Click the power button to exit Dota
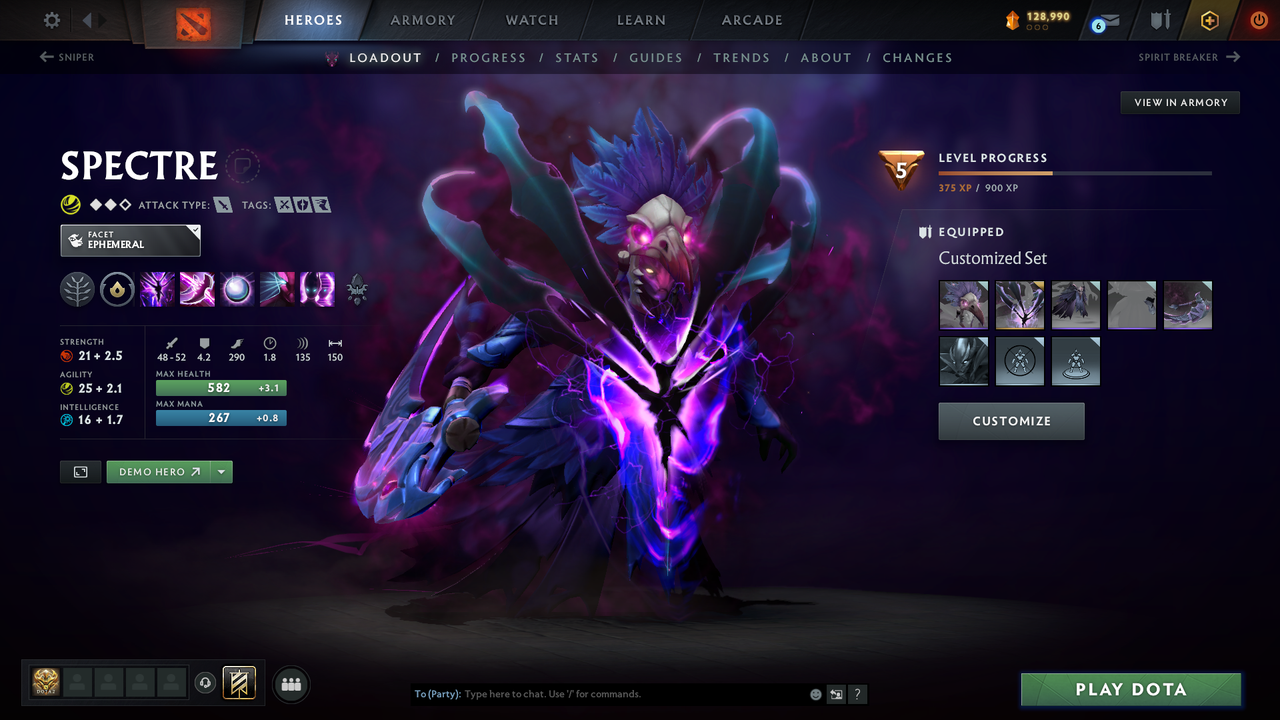This screenshot has width=1280, height=720. coord(1258,19)
